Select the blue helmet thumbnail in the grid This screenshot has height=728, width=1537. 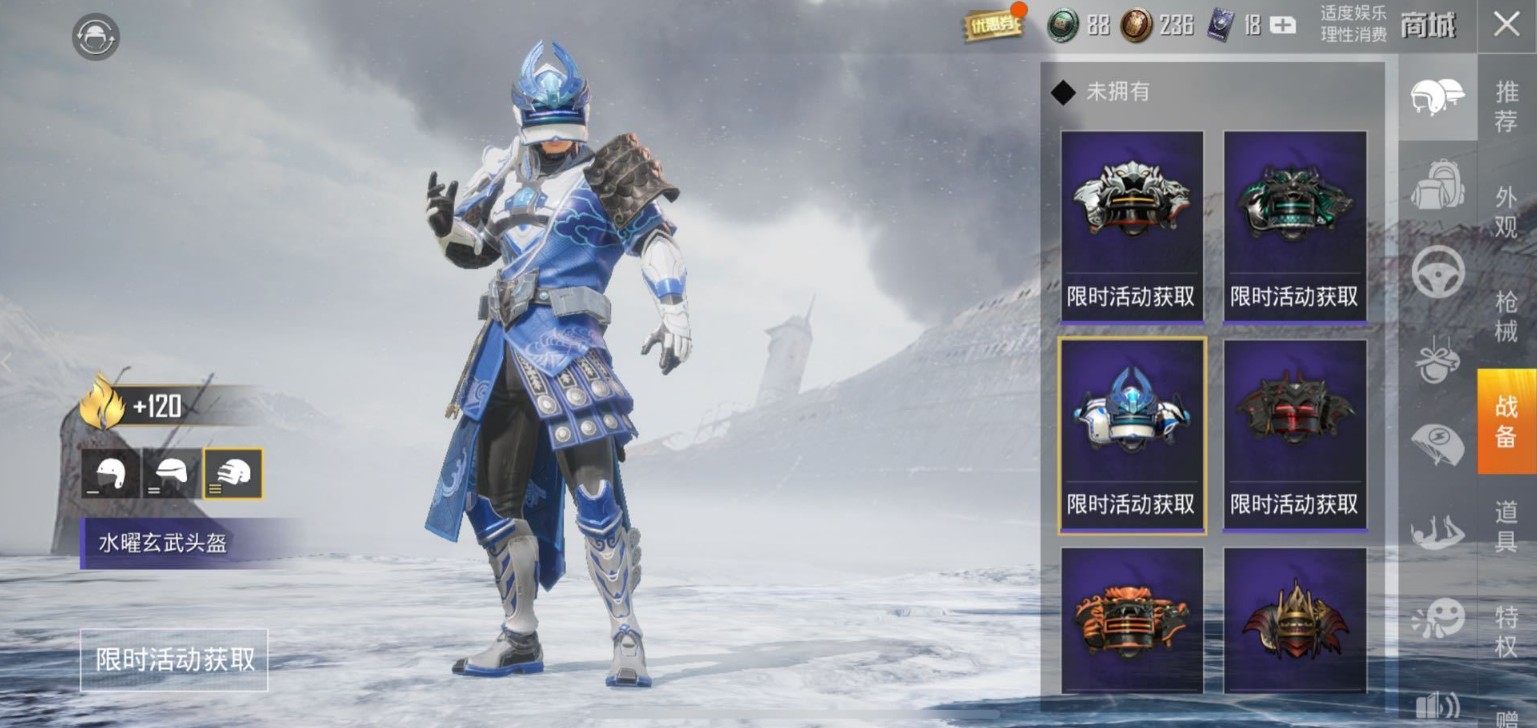[x=1130, y=415]
